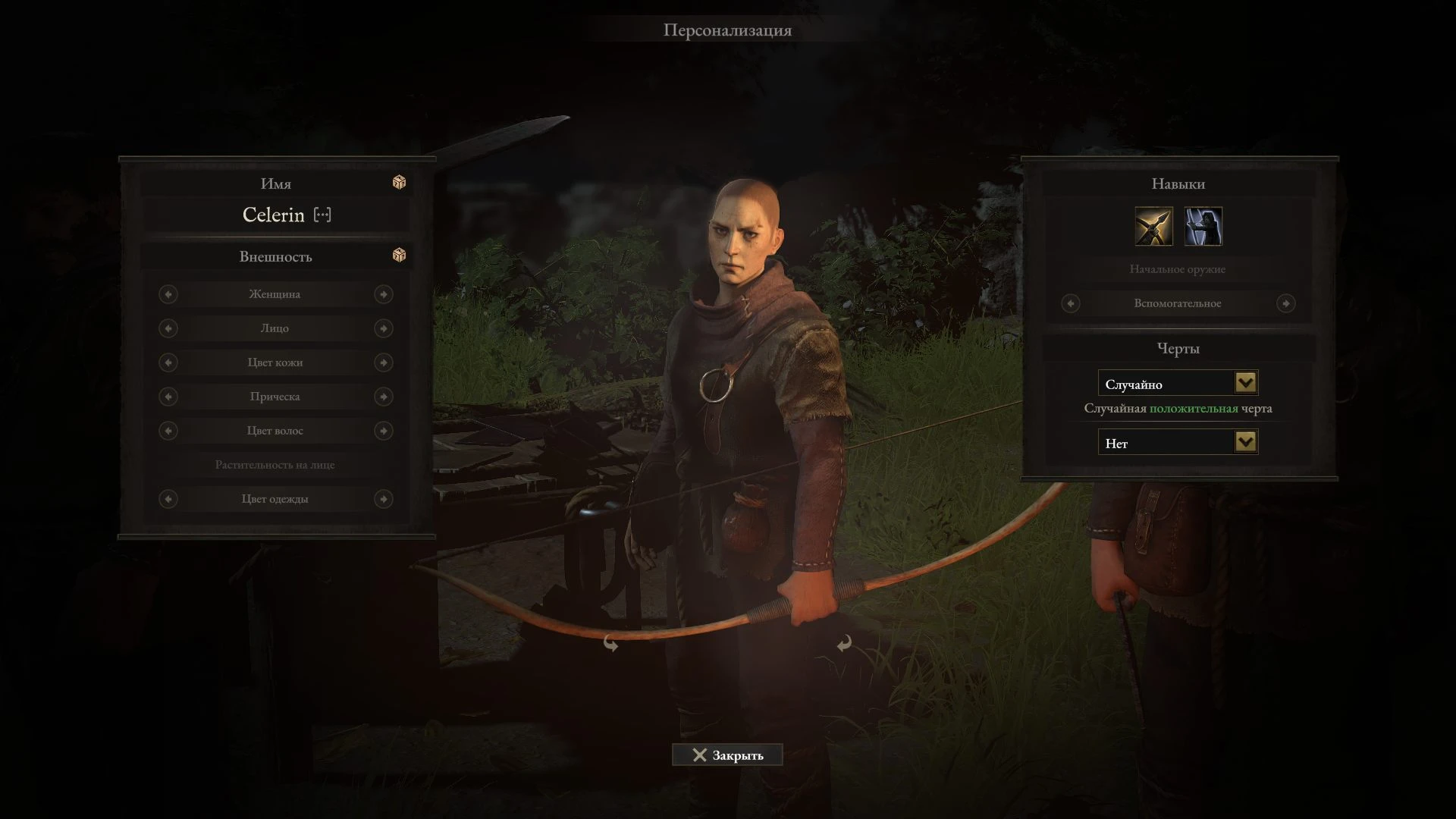Rotate the character using the left curved arrow
The image size is (1456, 819).
point(610,644)
